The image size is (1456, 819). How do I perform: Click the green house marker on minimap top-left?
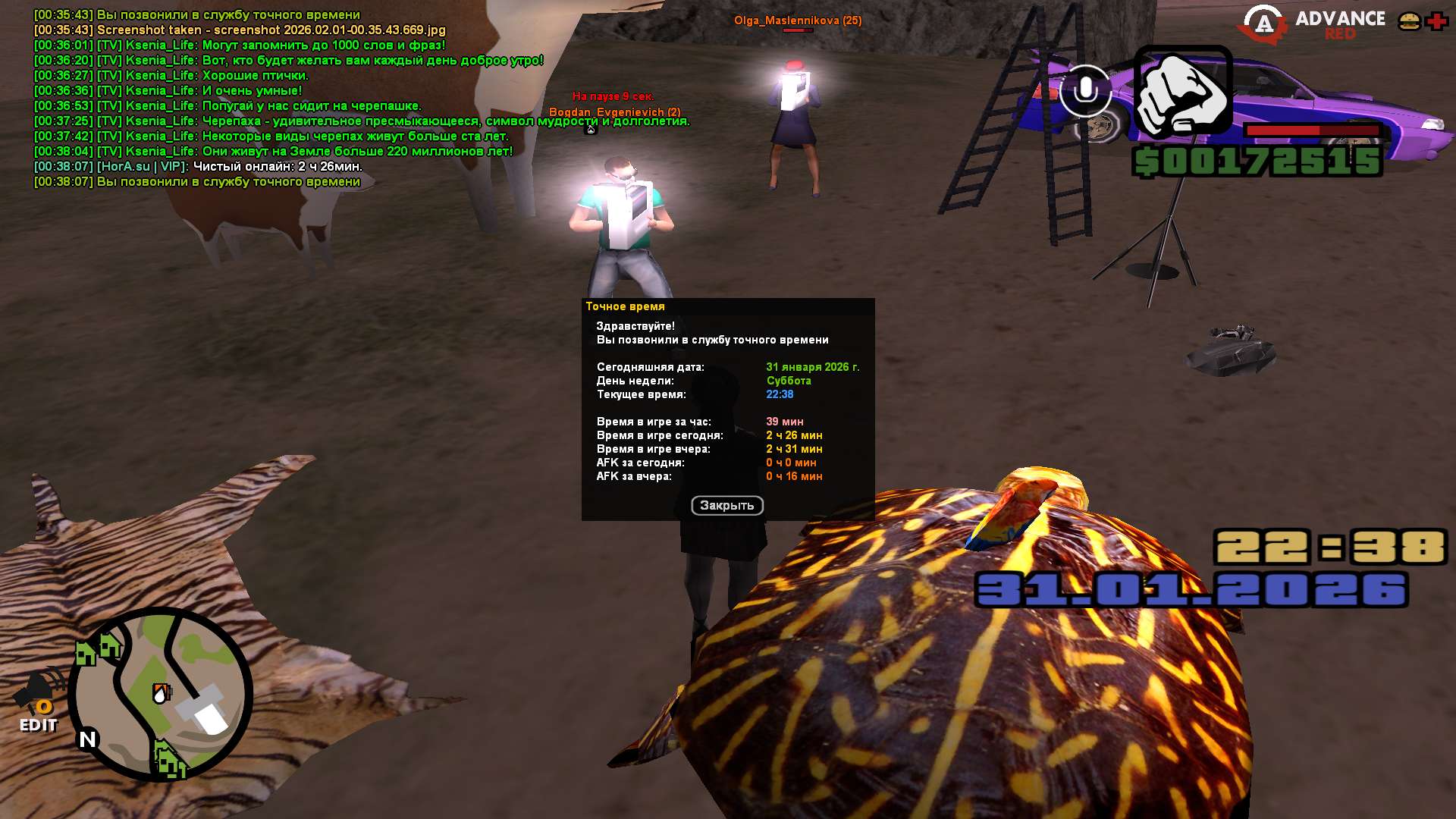click(86, 652)
